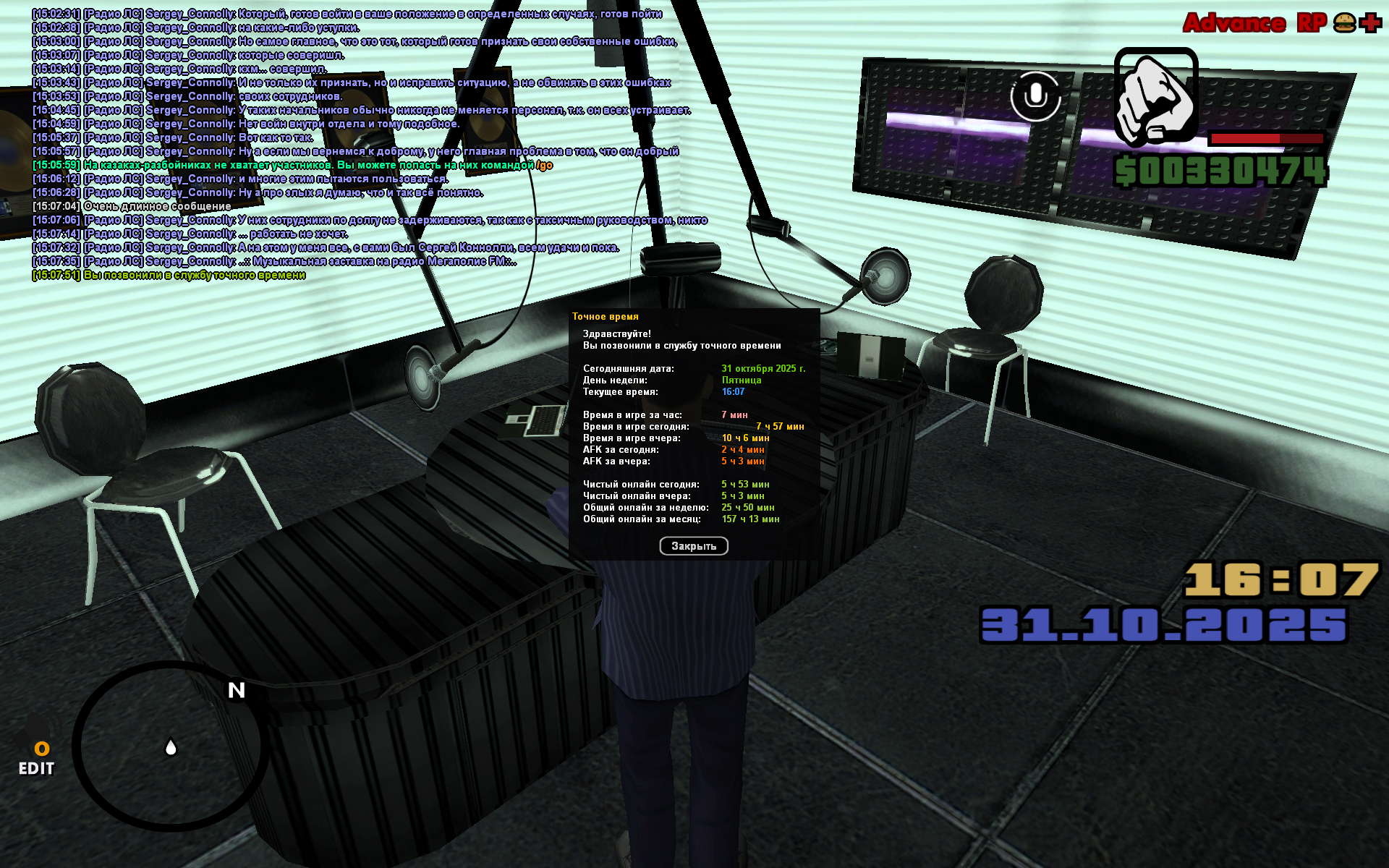Select the fist weapon icon
The image size is (1389, 868).
click(1155, 95)
